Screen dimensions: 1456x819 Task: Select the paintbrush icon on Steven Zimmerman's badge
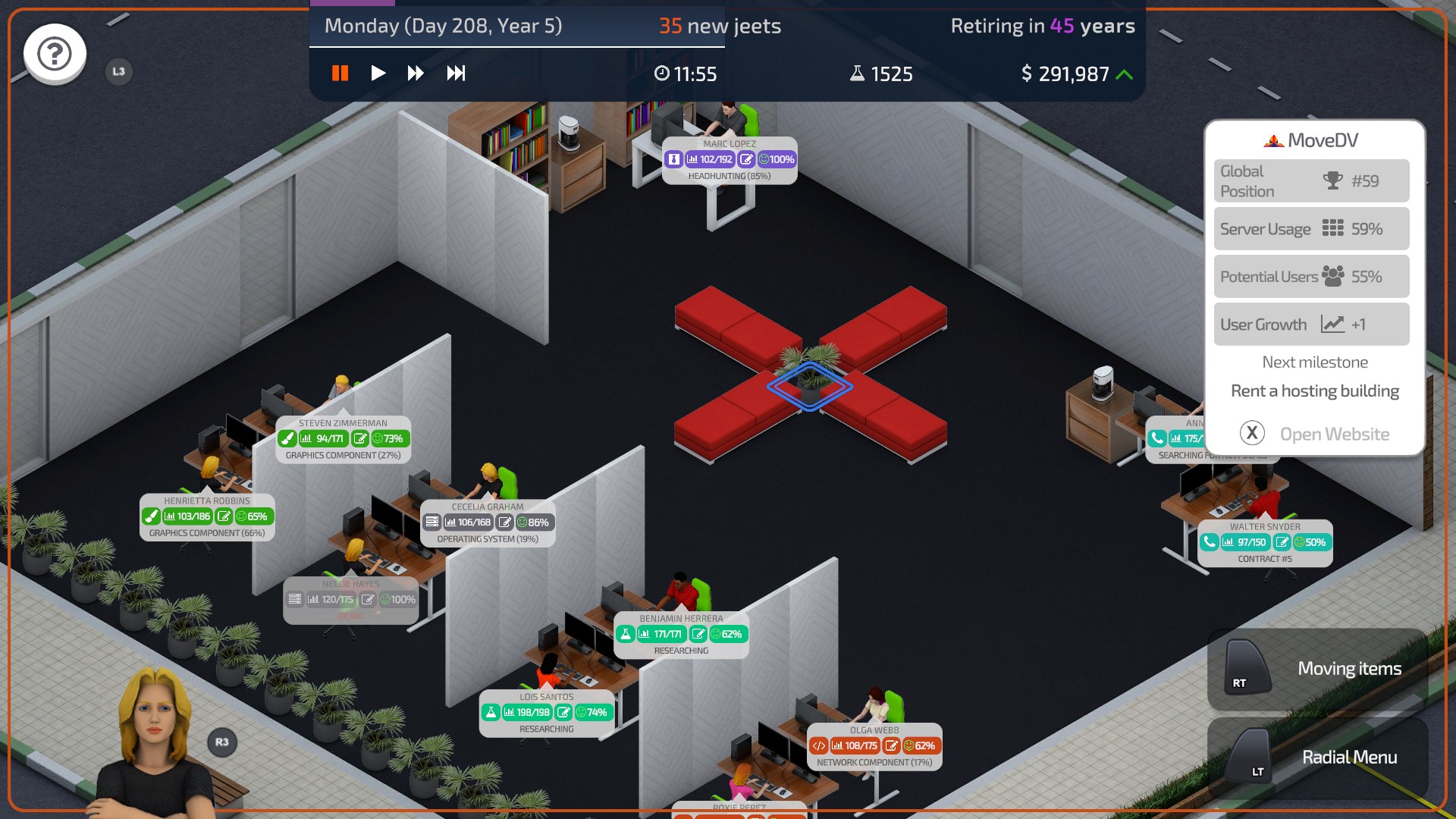click(287, 438)
